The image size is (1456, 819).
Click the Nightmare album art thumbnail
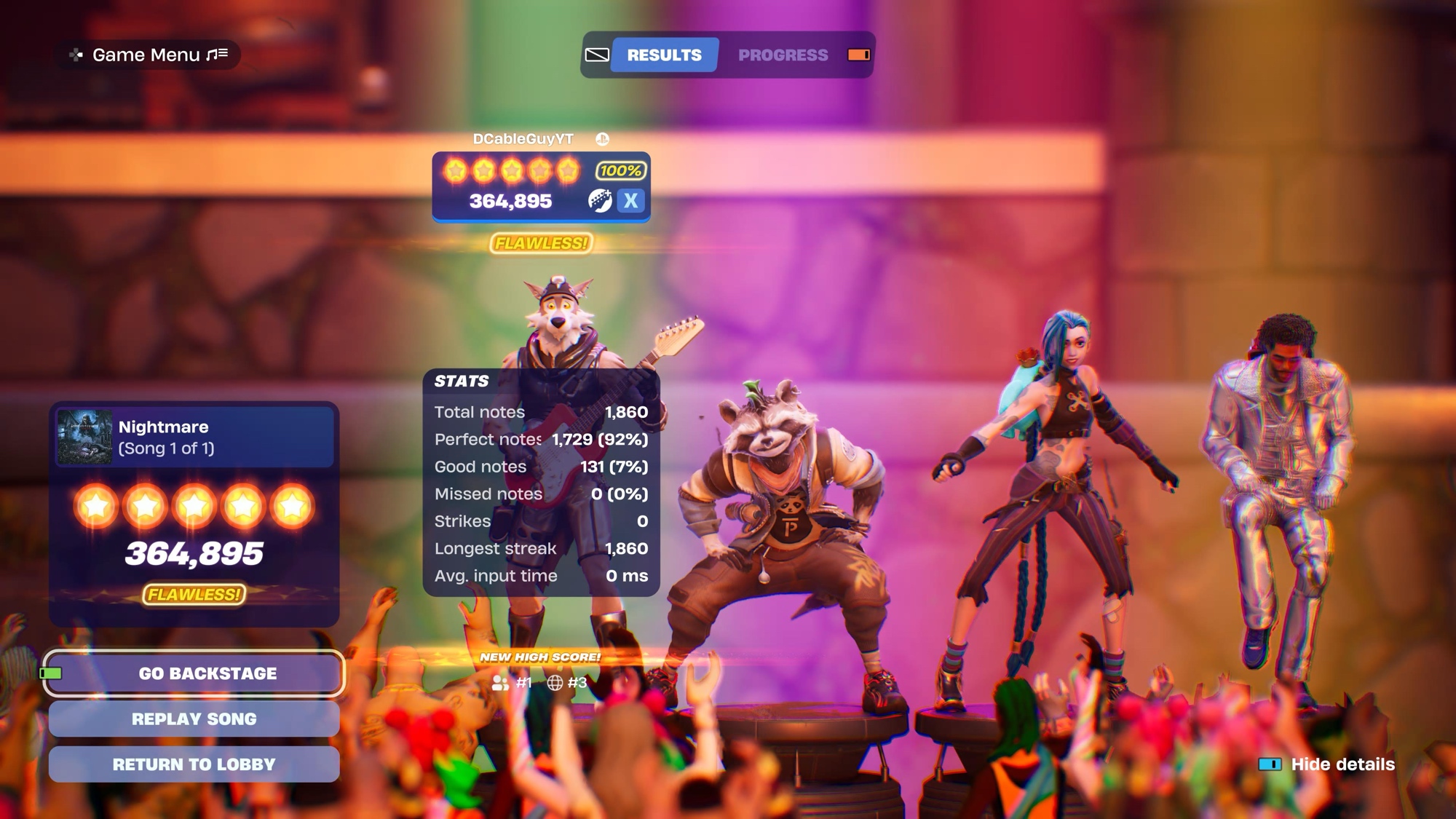[x=85, y=437]
